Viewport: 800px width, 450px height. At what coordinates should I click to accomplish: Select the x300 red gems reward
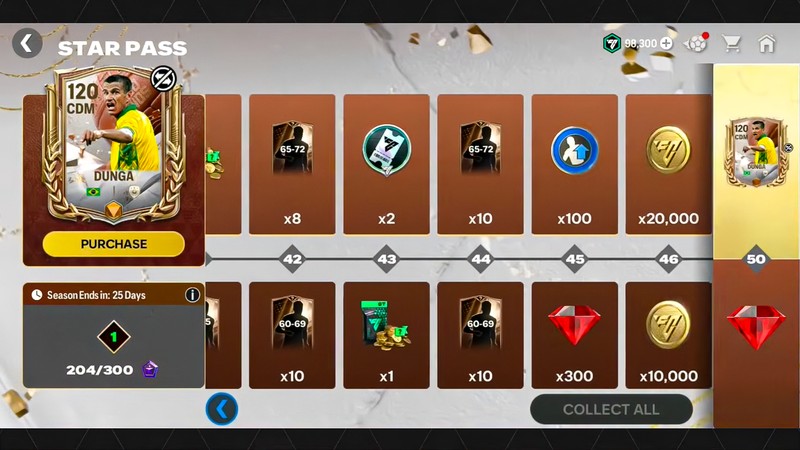tap(574, 335)
